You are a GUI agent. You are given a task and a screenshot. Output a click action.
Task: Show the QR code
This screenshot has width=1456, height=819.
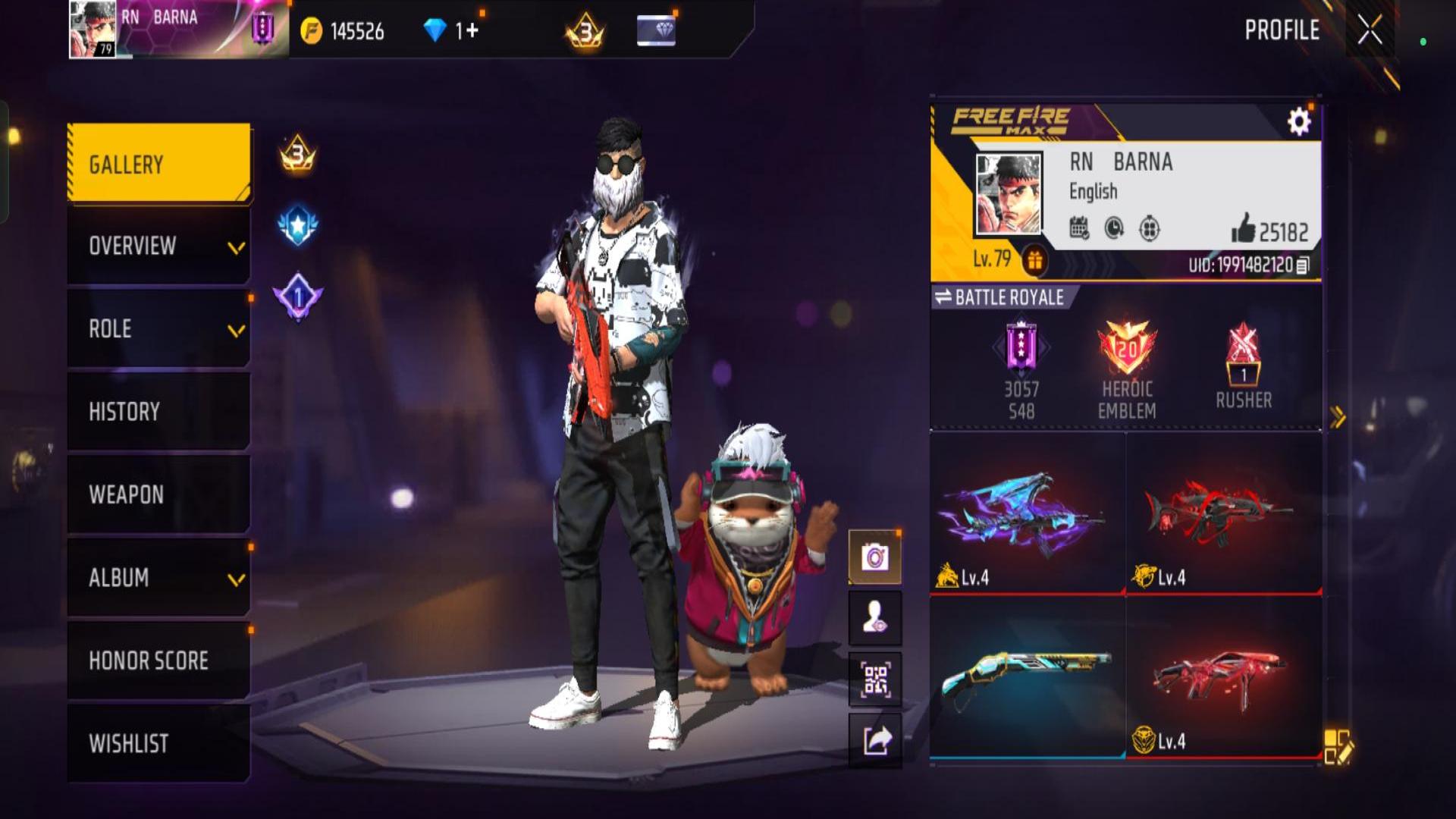875,679
